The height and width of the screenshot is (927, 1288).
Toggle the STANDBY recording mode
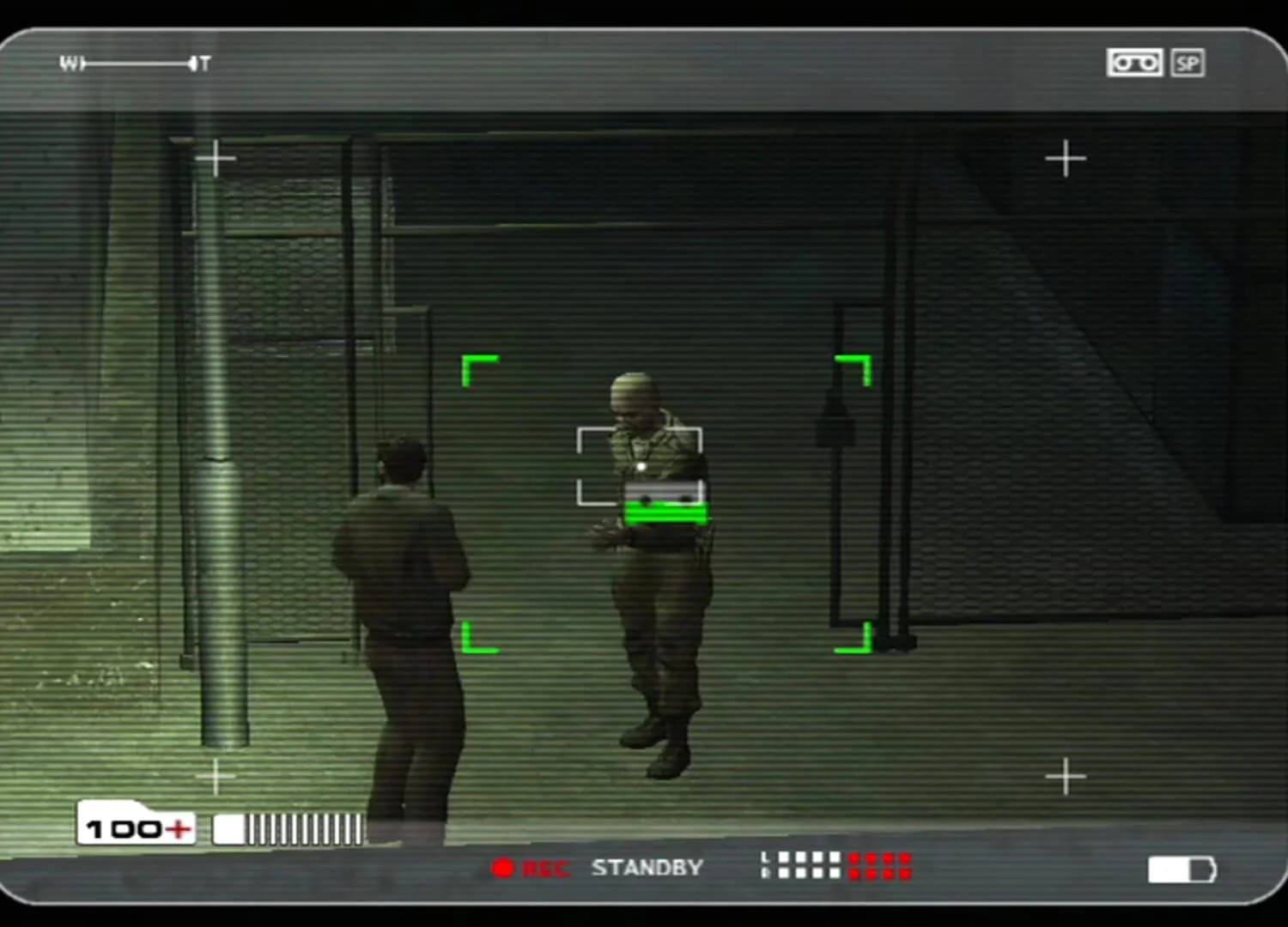pyautogui.click(x=647, y=867)
